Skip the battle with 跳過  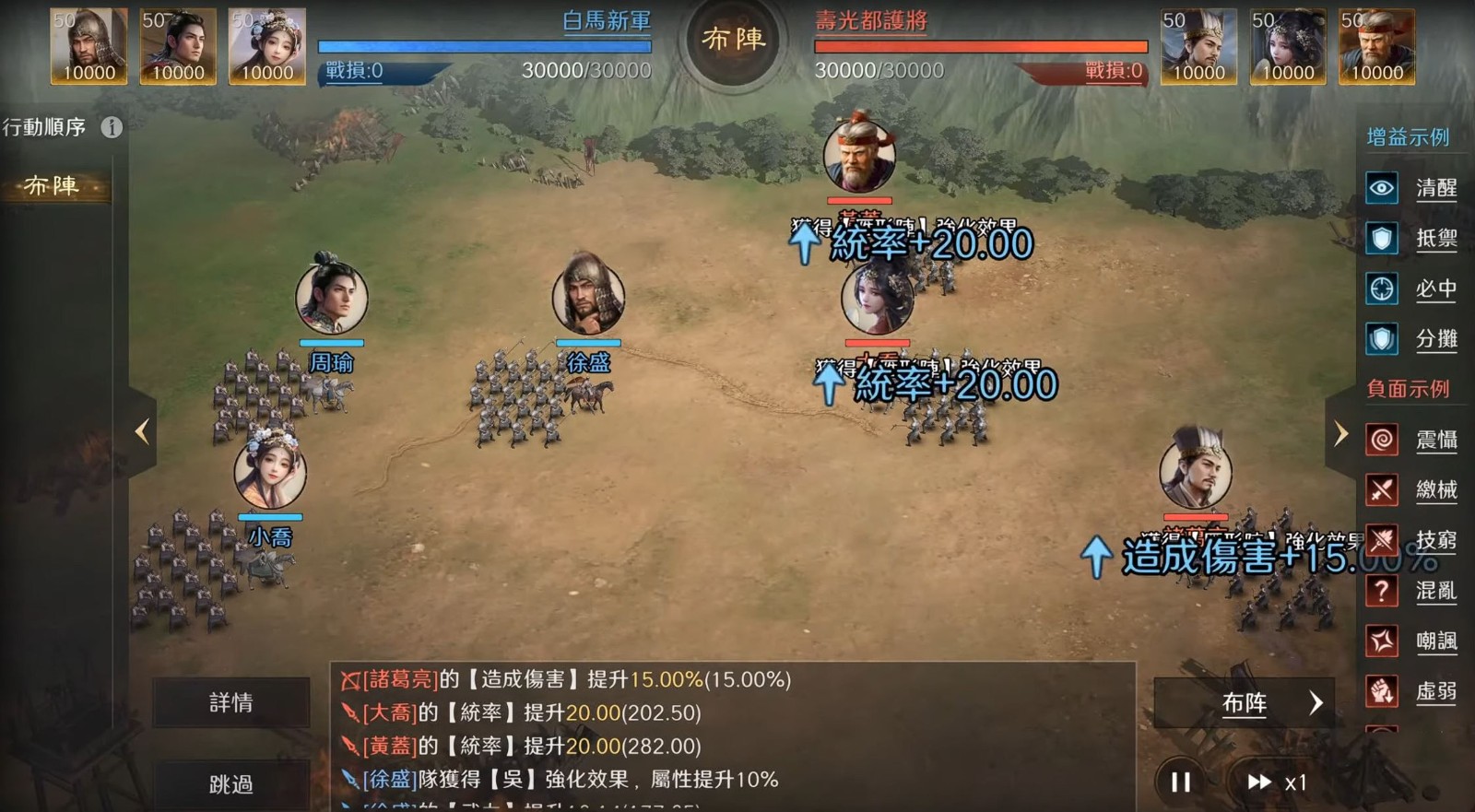click(x=230, y=784)
